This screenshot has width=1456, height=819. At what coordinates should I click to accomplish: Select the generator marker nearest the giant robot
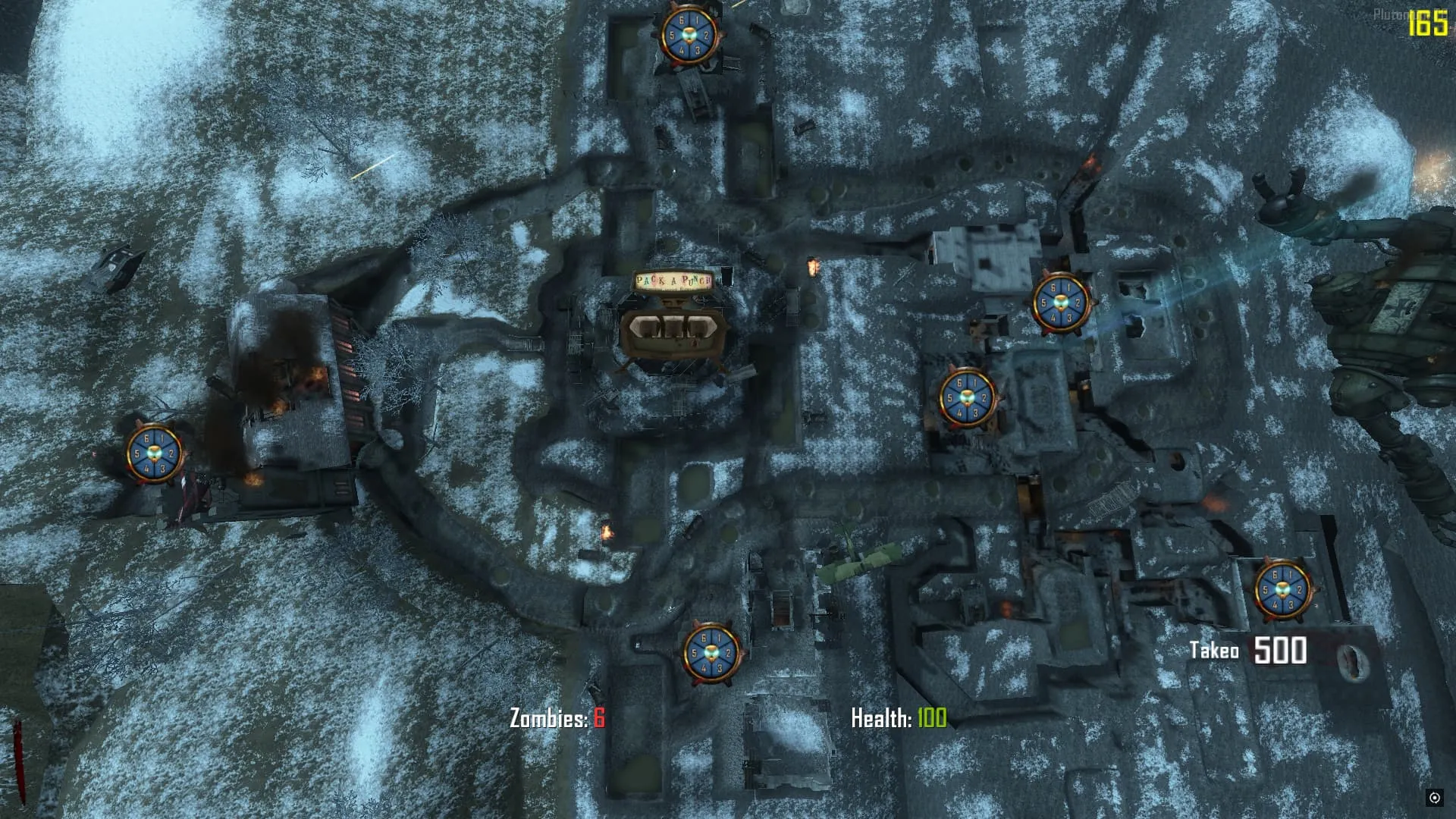(1060, 303)
